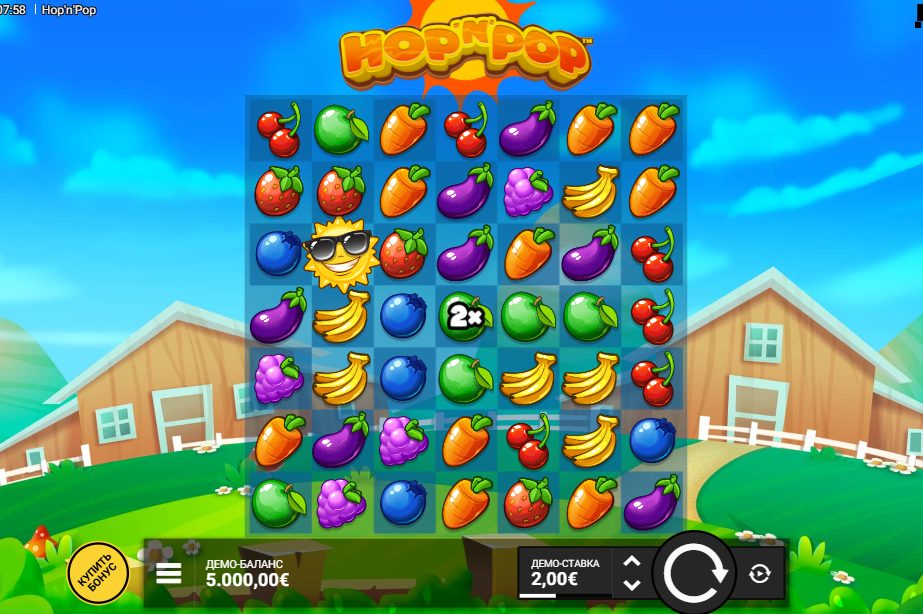Decrease the bet with the down arrow
The image size is (923, 614).
631,584
